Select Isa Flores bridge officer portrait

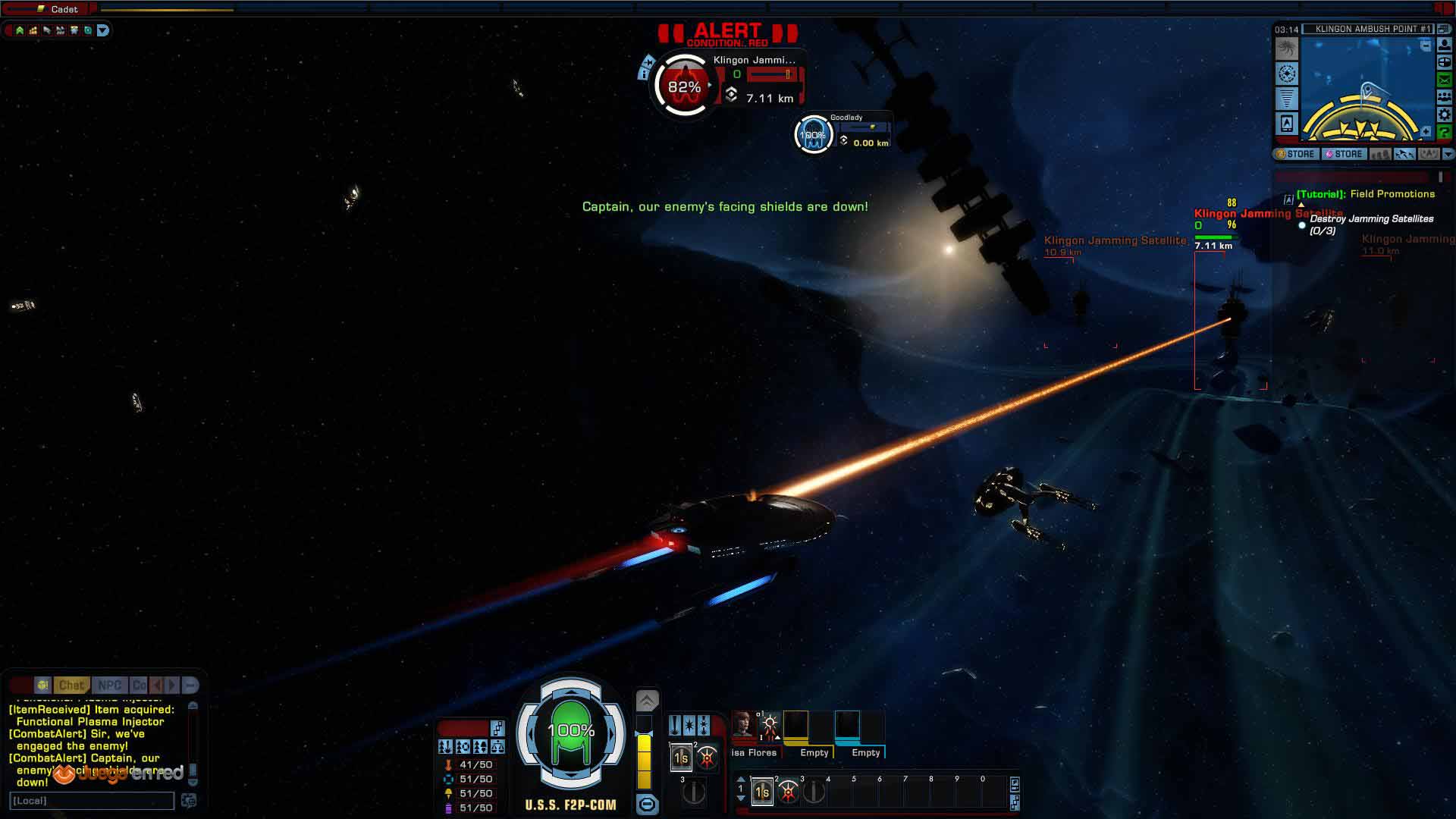click(x=742, y=724)
